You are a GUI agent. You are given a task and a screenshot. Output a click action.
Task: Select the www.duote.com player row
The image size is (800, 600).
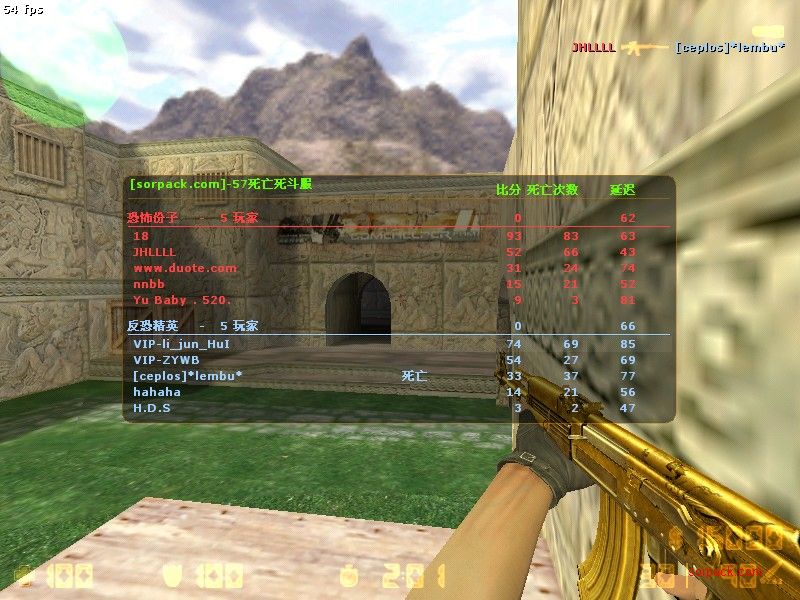point(185,268)
